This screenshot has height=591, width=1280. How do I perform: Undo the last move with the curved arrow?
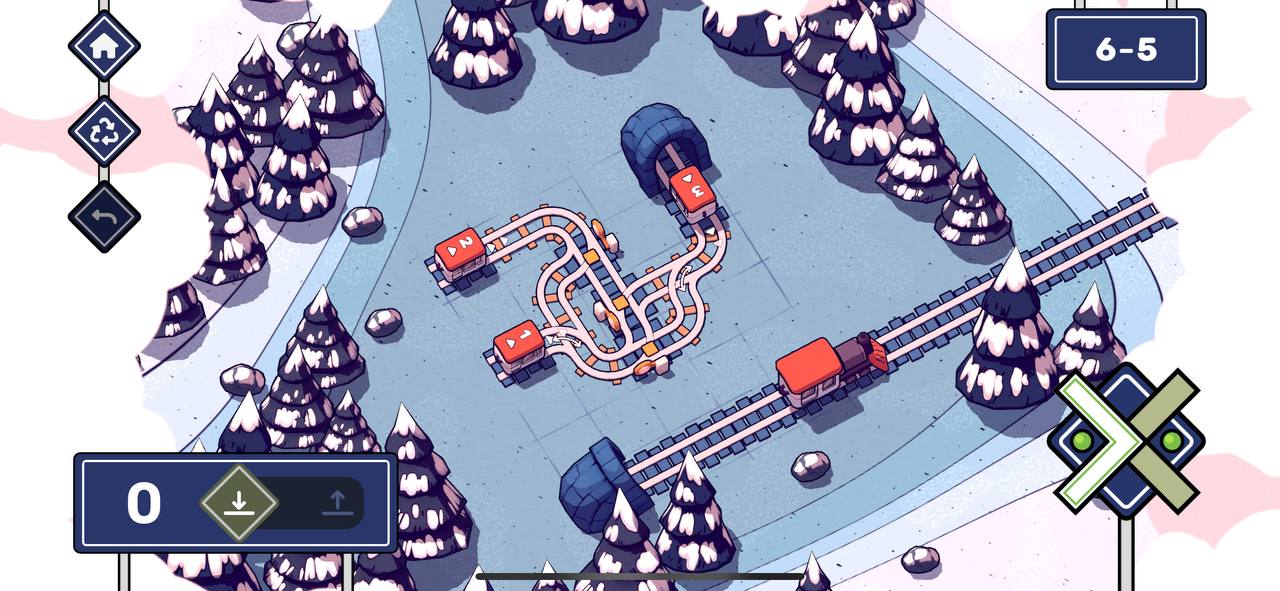pos(104,216)
